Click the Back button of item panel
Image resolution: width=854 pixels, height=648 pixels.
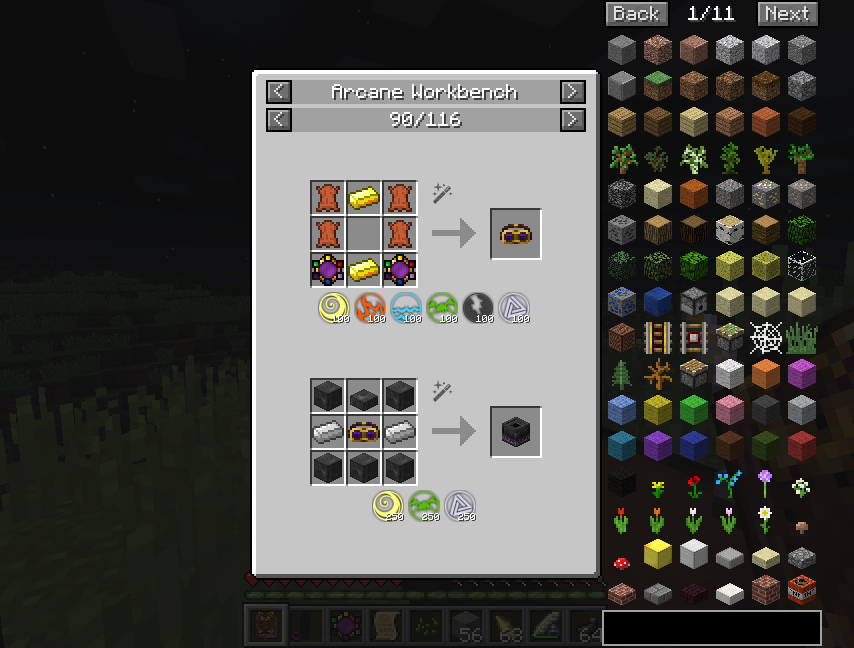coord(635,14)
